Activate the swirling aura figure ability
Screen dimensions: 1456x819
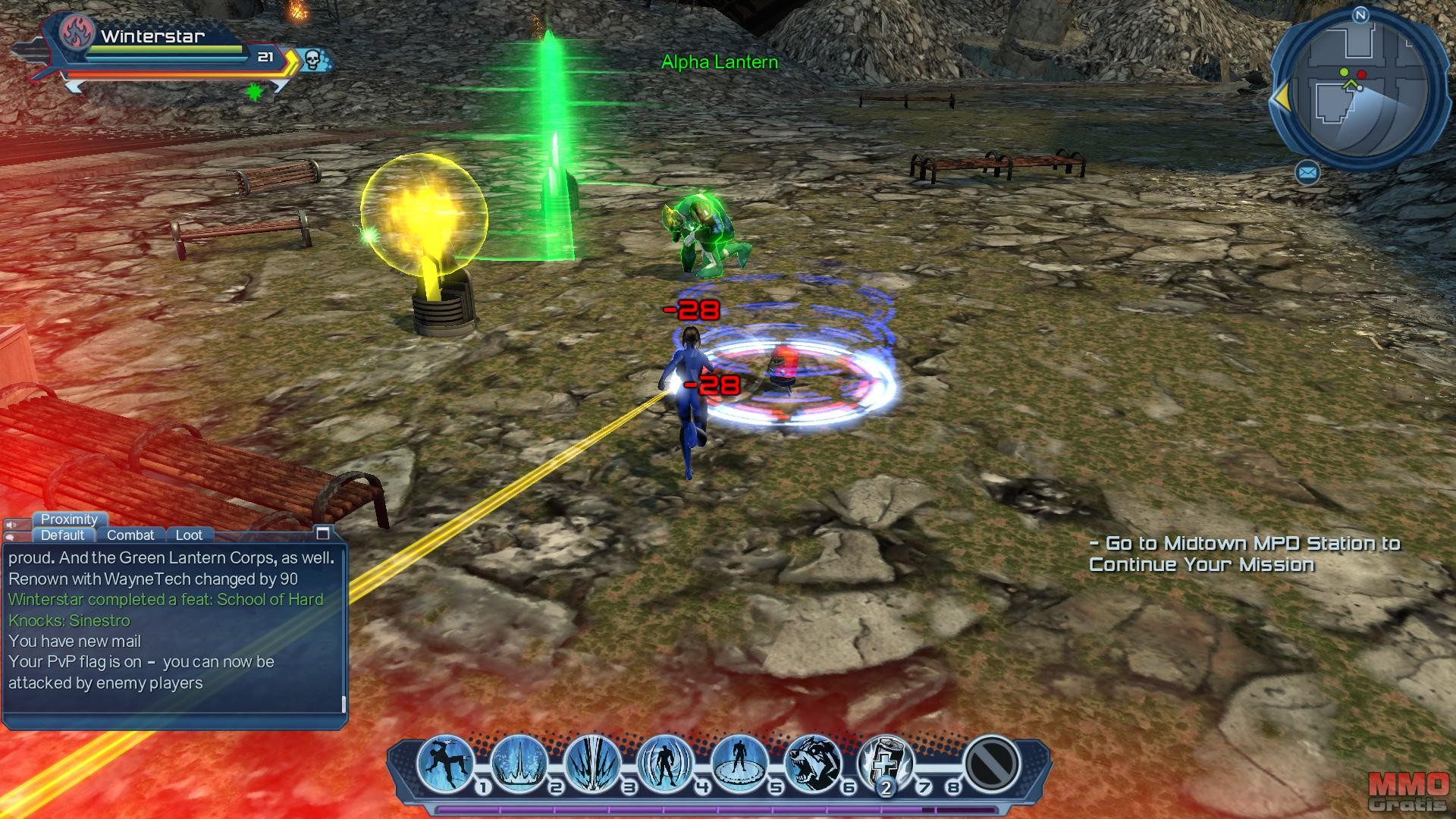tap(666, 762)
